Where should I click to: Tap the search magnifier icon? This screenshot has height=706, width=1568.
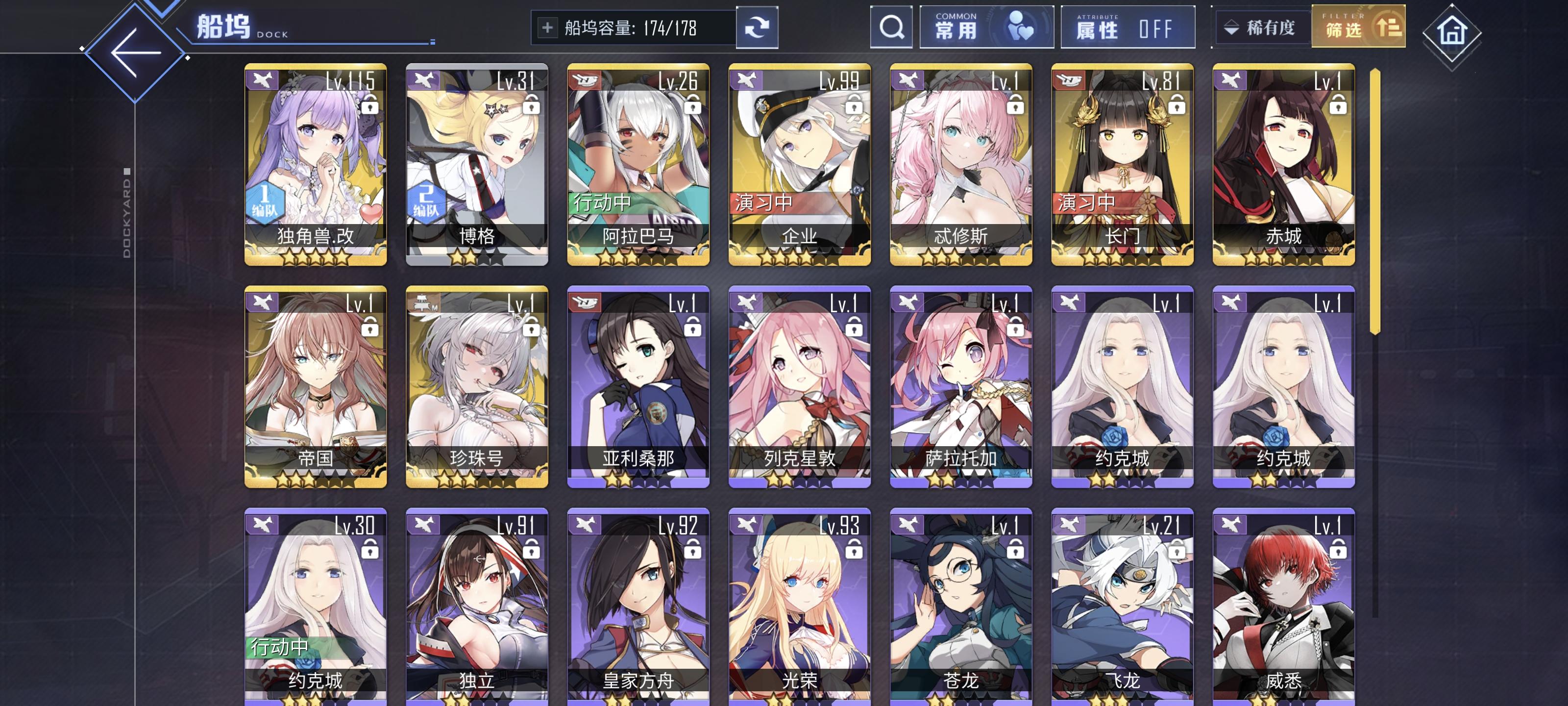[x=891, y=27]
